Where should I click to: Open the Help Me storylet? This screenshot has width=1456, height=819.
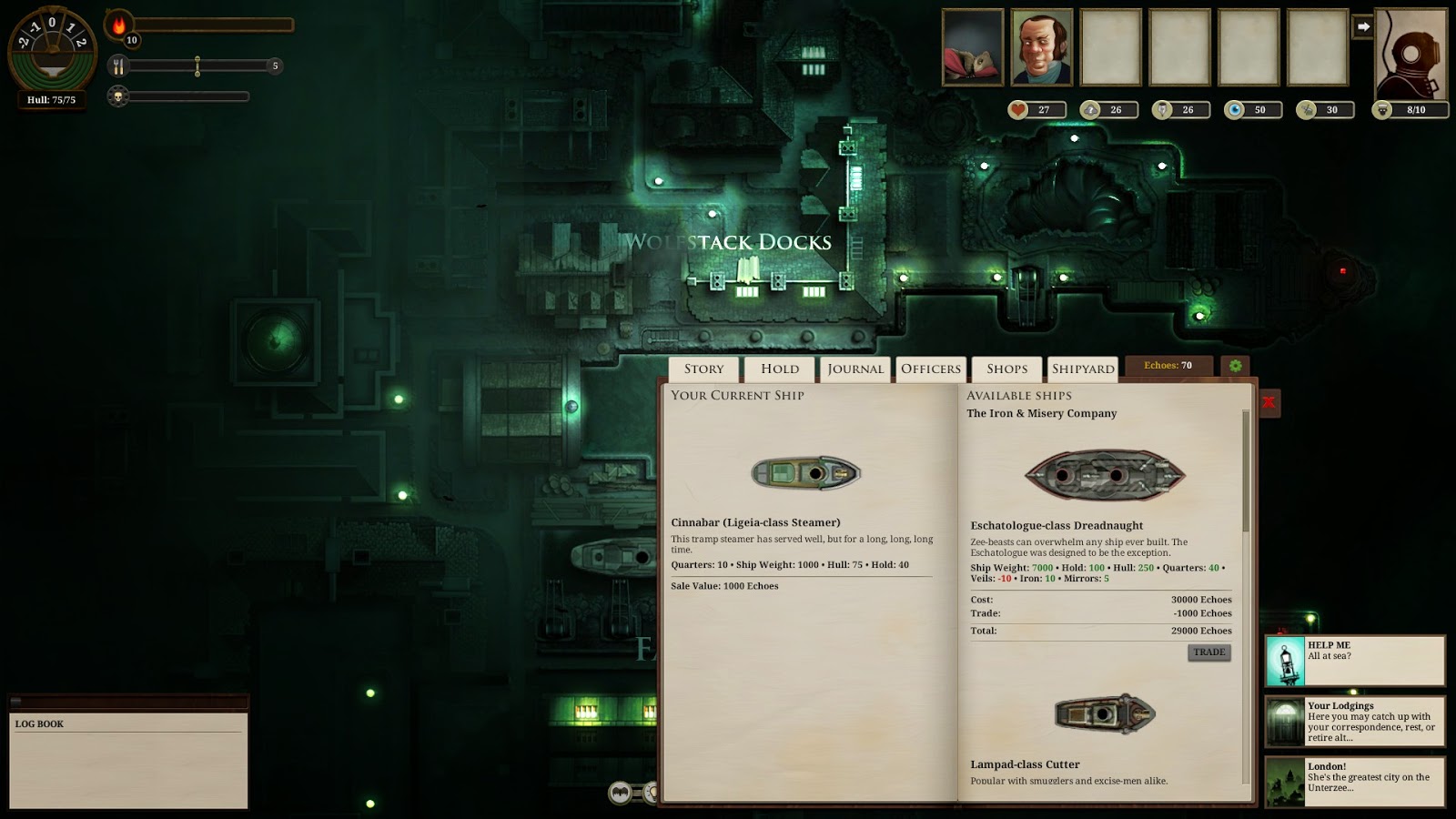coord(1354,661)
